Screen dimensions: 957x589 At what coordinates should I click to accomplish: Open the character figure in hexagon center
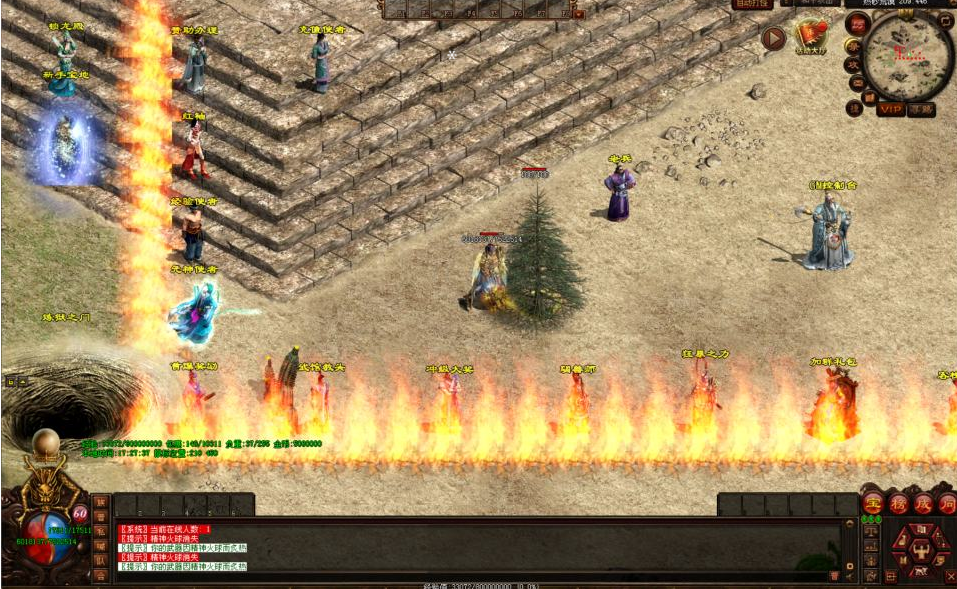pyautogui.click(x=920, y=548)
